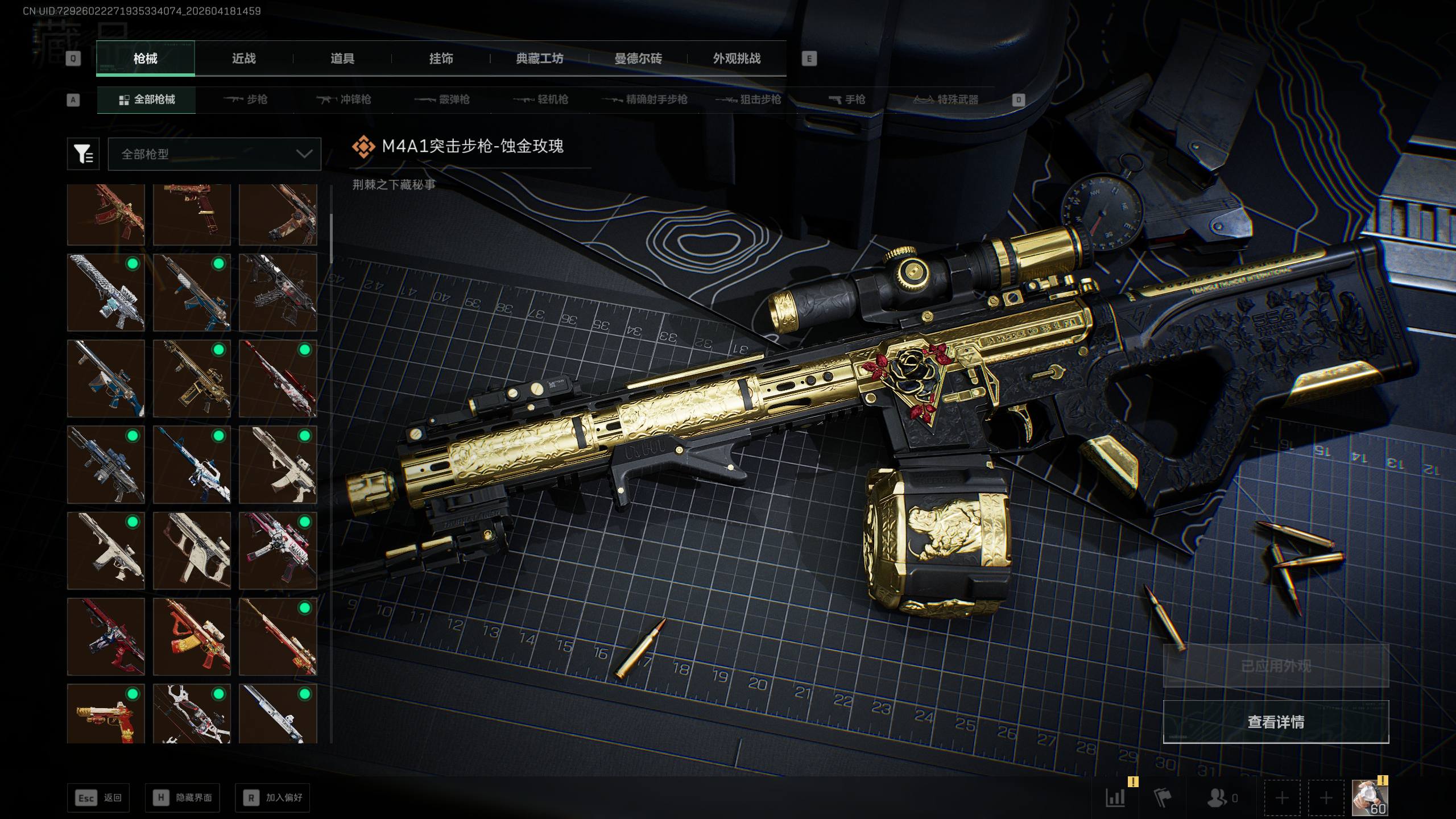1456x819 pixels.
Task: View details with the 查看详情 button
Action: [1276, 722]
